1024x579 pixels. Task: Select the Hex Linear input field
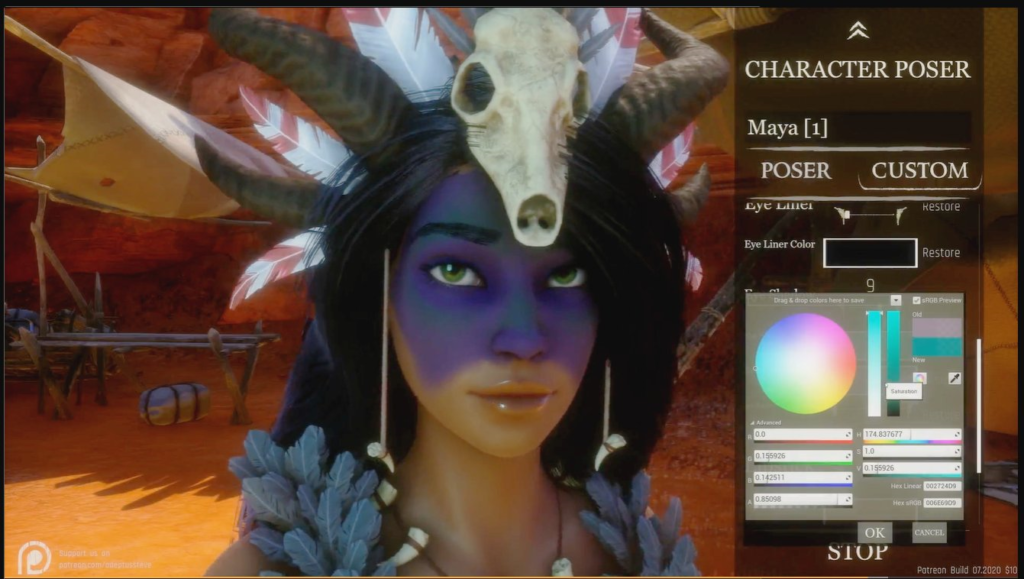pyautogui.click(x=941, y=486)
